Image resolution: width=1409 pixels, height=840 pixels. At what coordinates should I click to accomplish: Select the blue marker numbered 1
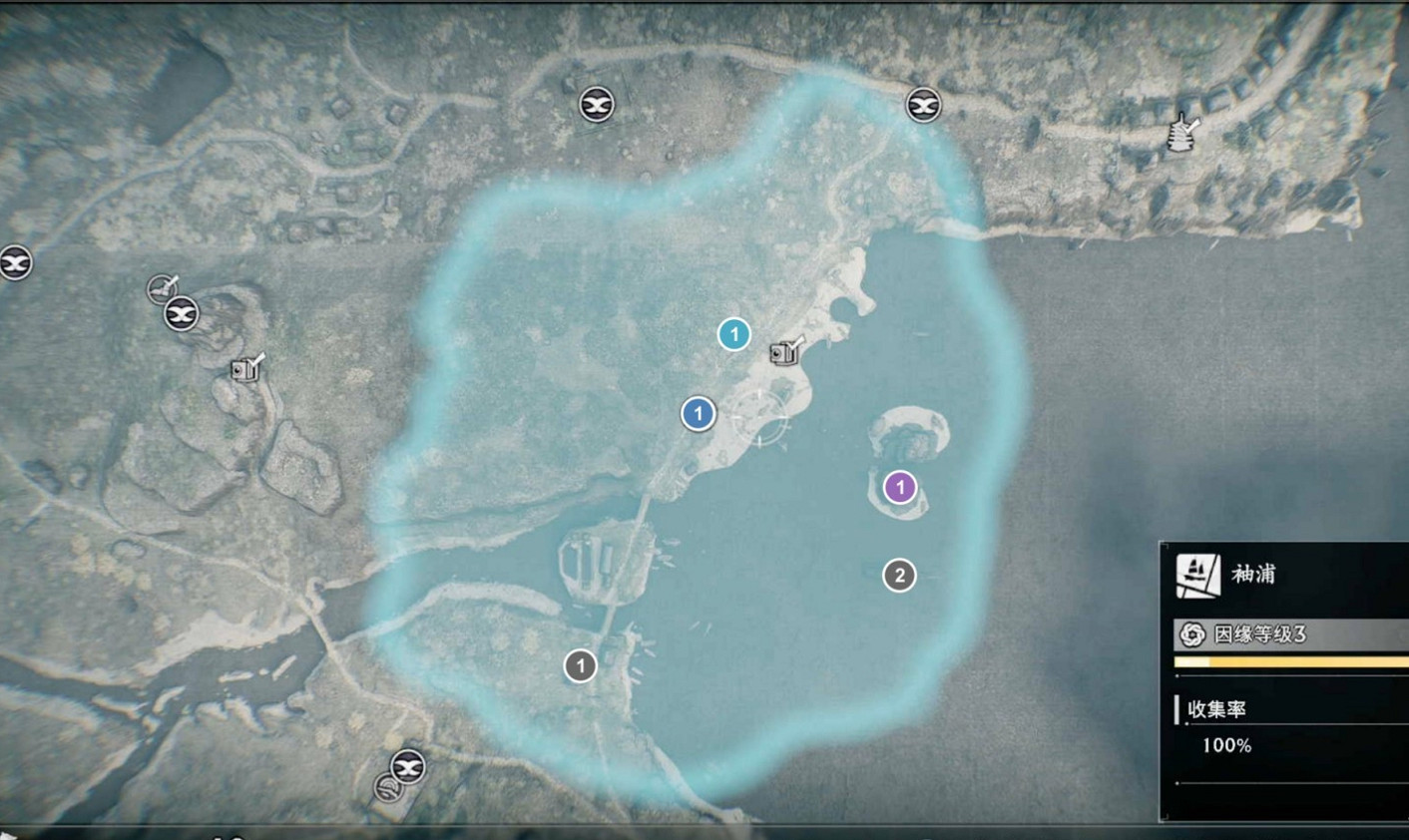(697, 414)
